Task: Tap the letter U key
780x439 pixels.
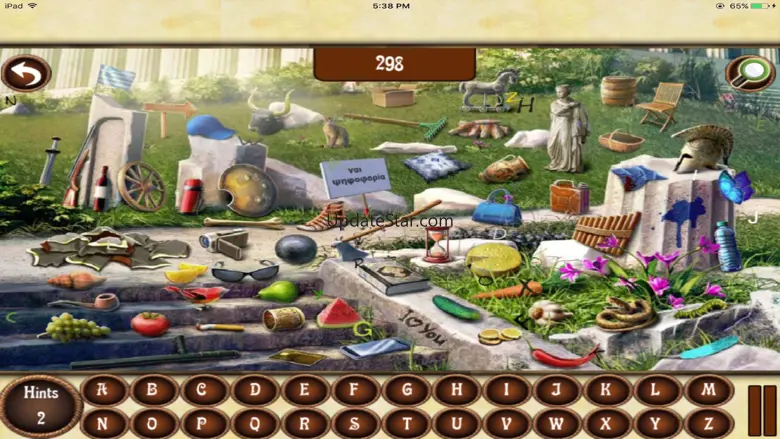Action: (456, 424)
